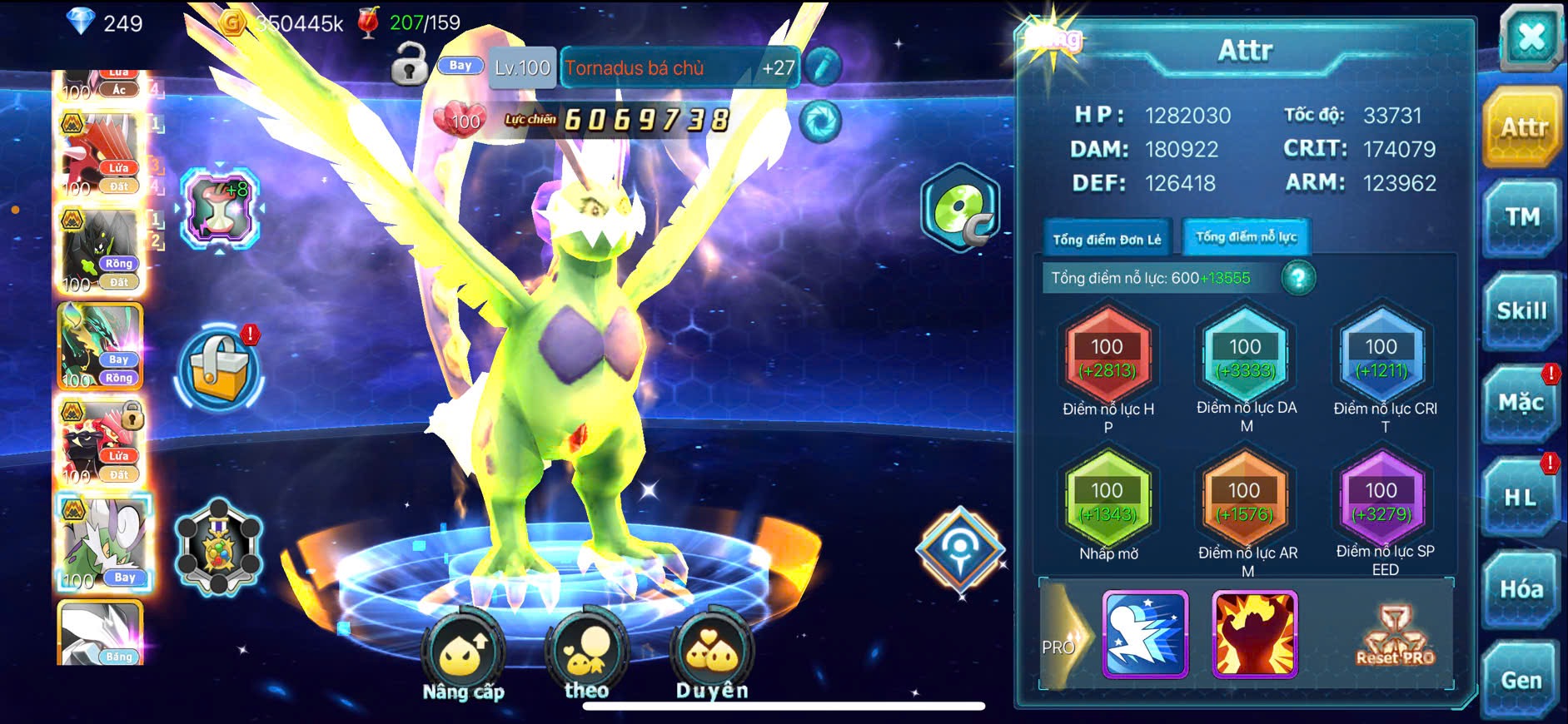The width and height of the screenshot is (1568, 724).
Task: Choose the blue dash PRO skill icon
Action: 1145,634
